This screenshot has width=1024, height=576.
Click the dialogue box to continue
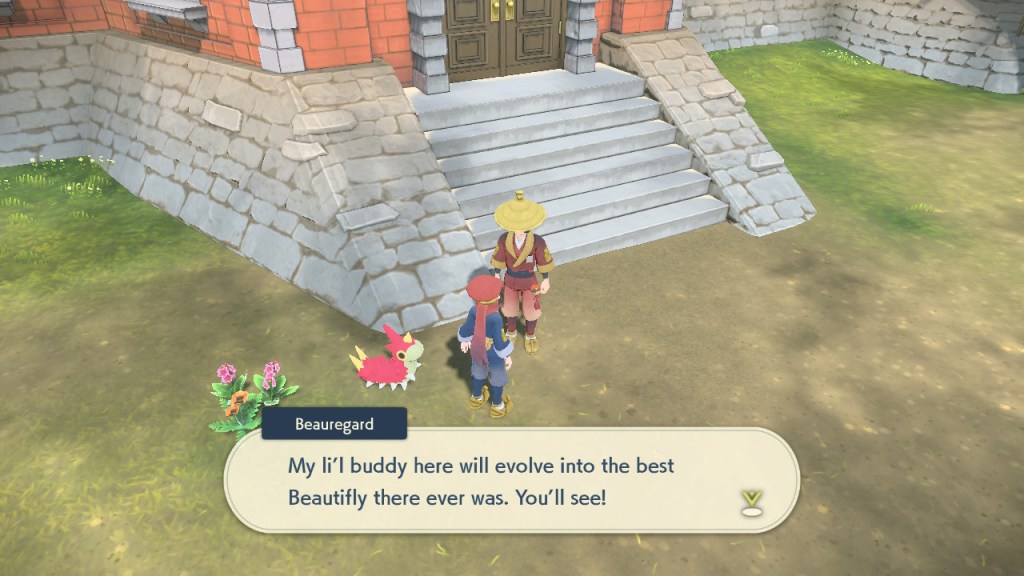click(x=510, y=481)
